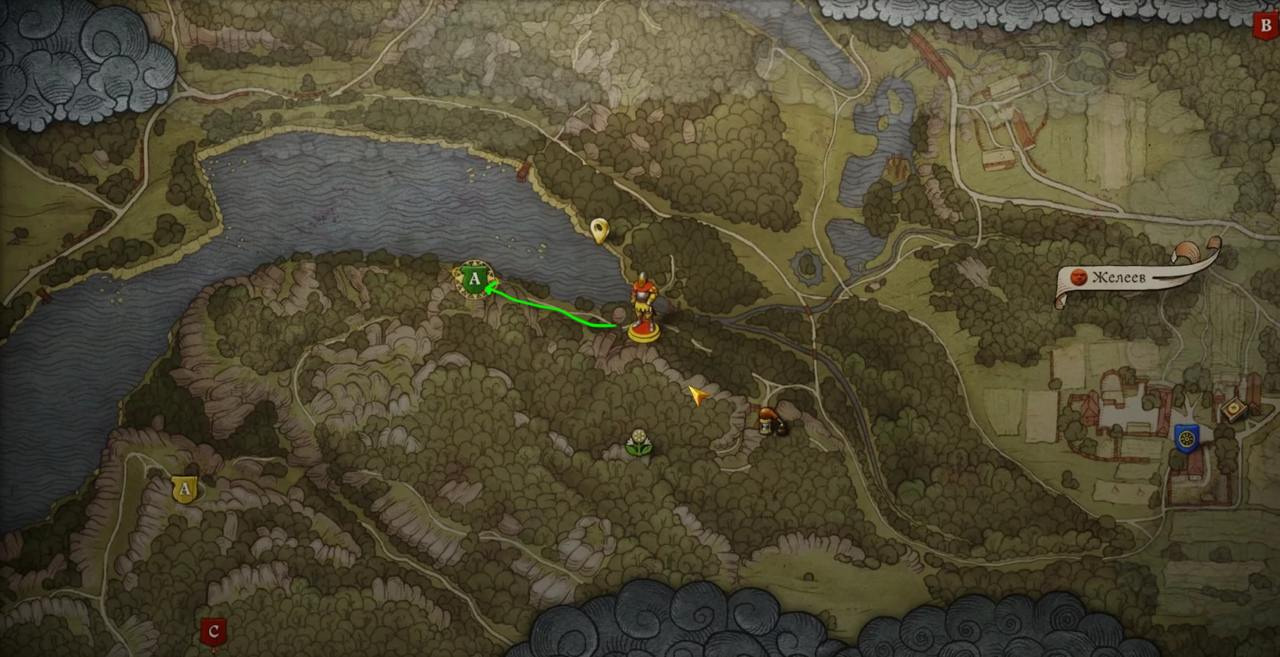Click the yellow diamond point-of-interest marker

(x=1235, y=410)
